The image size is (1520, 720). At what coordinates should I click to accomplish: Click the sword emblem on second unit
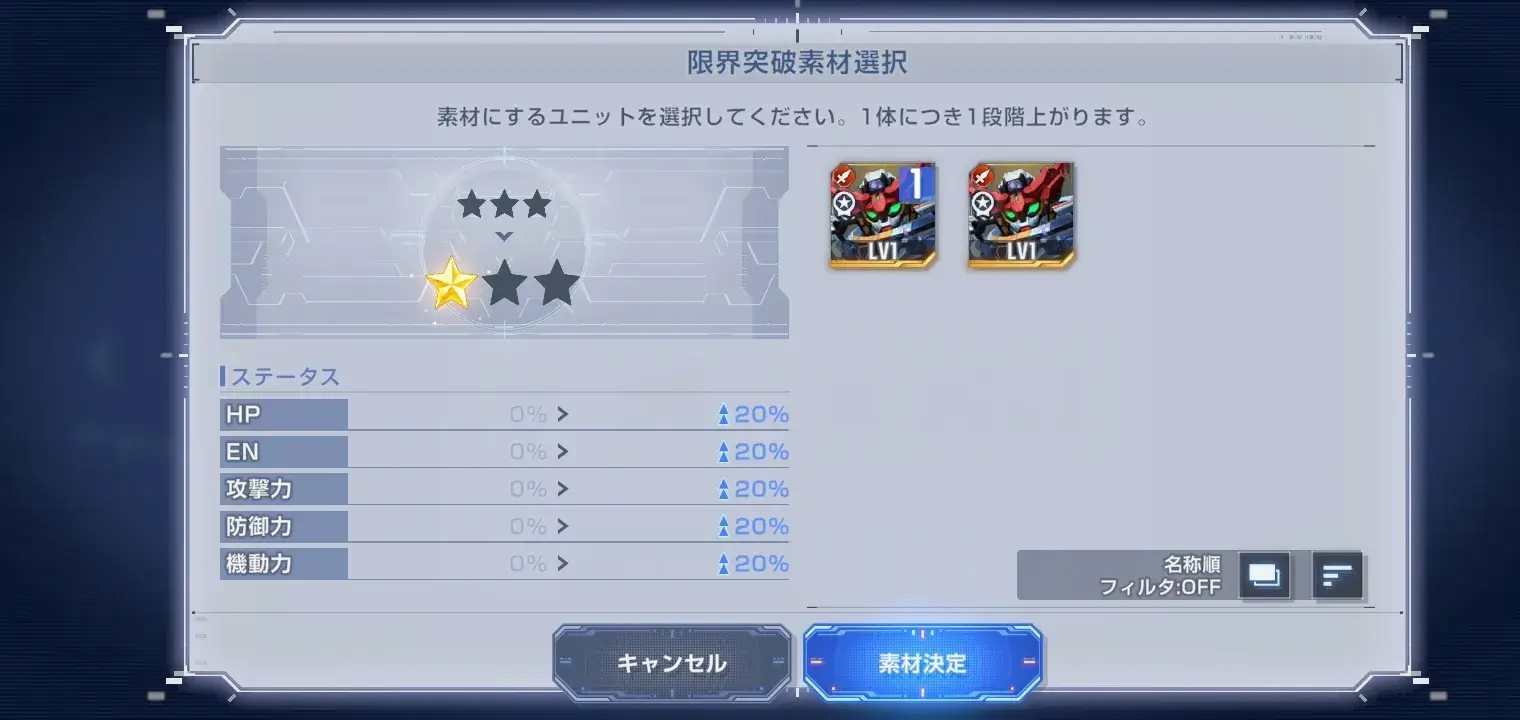pos(982,174)
